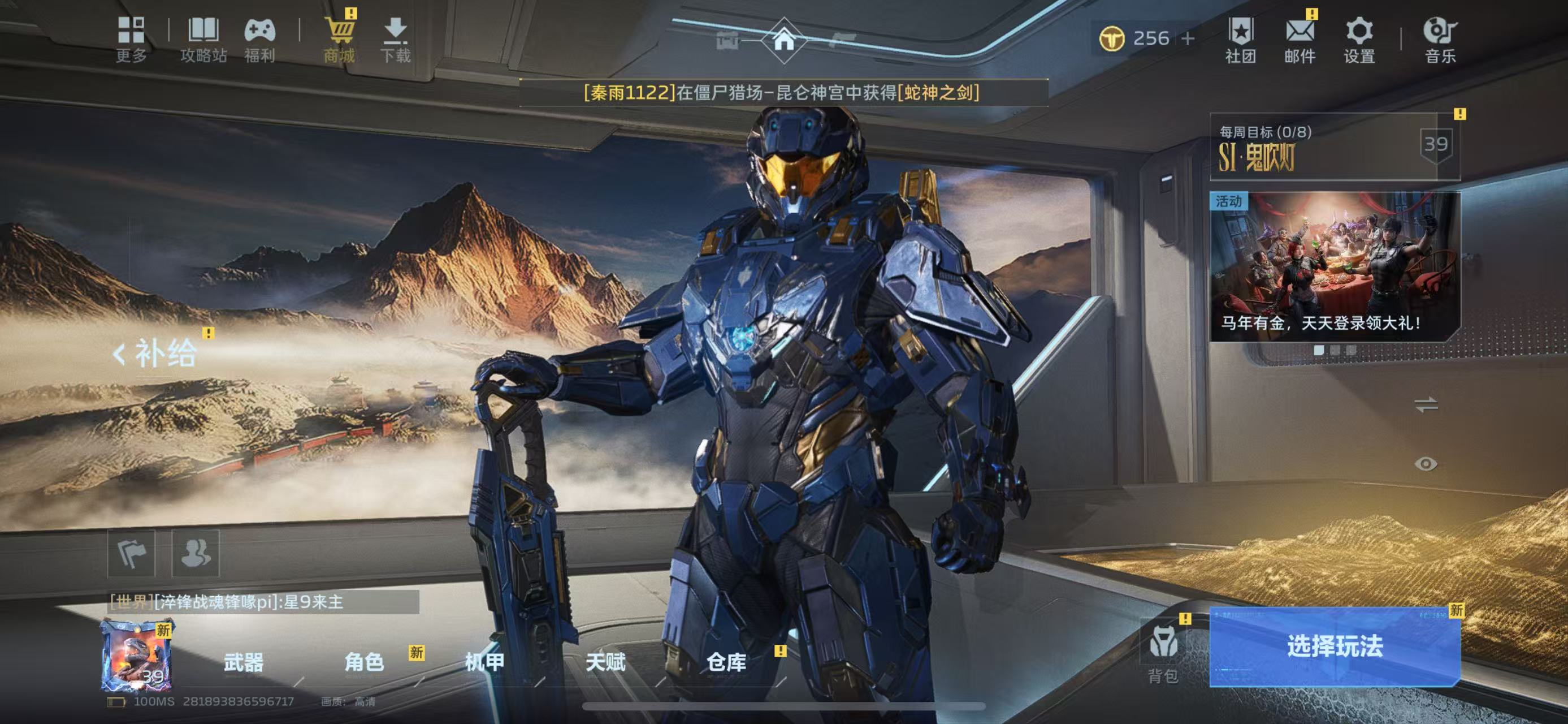Open 设置 settings gear
The width and height of the screenshot is (1568, 724).
(x=1359, y=40)
